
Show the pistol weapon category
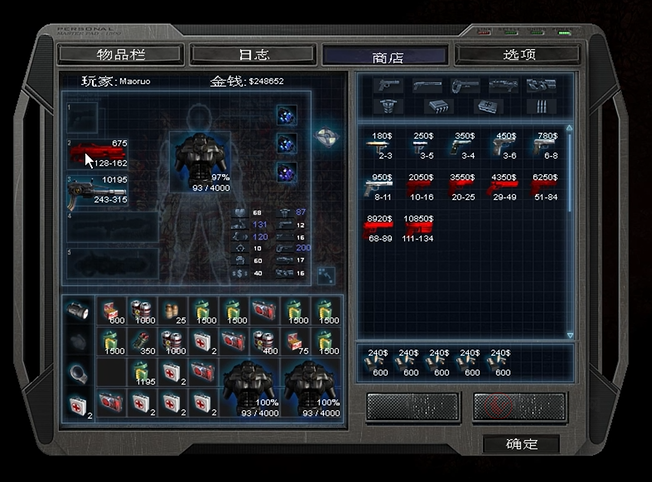388,86
